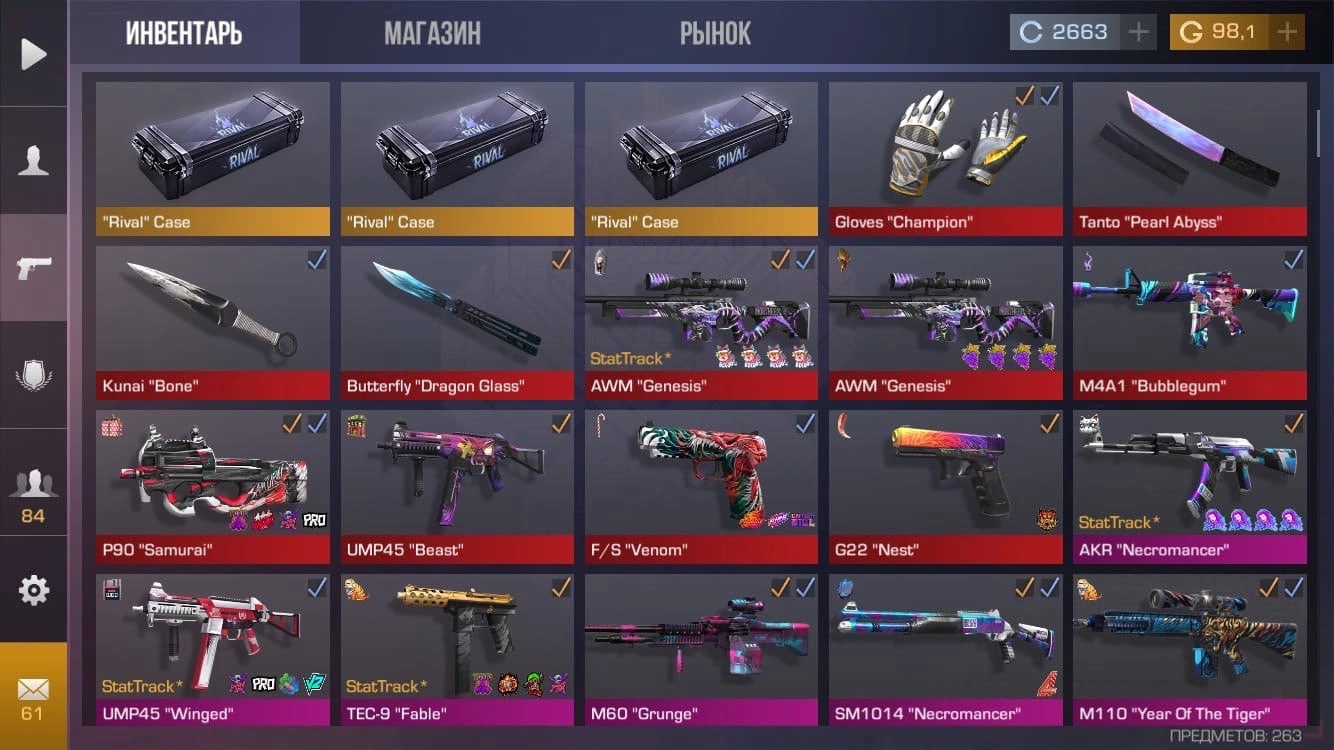Open the clan shield icon
The height and width of the screenshot is (750, 1334).
click(33, 375)
